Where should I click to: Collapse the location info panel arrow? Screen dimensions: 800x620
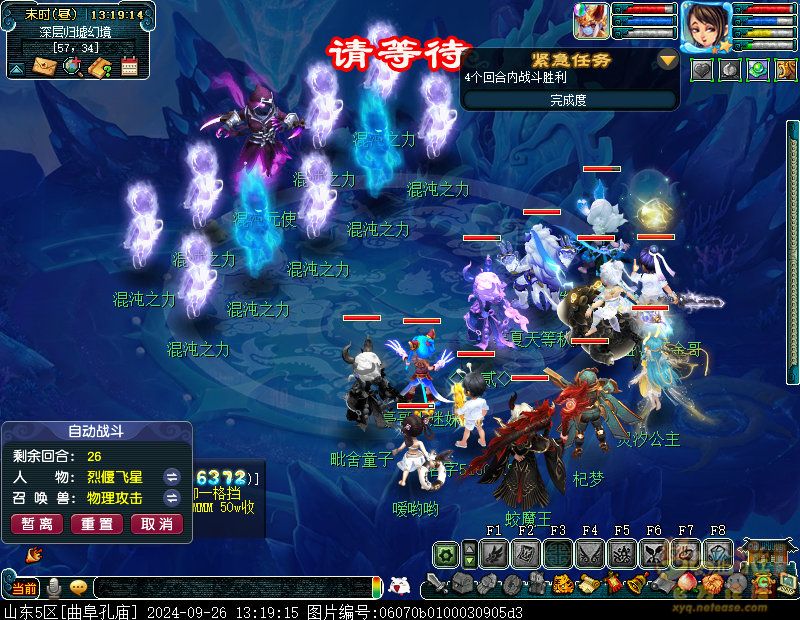coord(16,68)
